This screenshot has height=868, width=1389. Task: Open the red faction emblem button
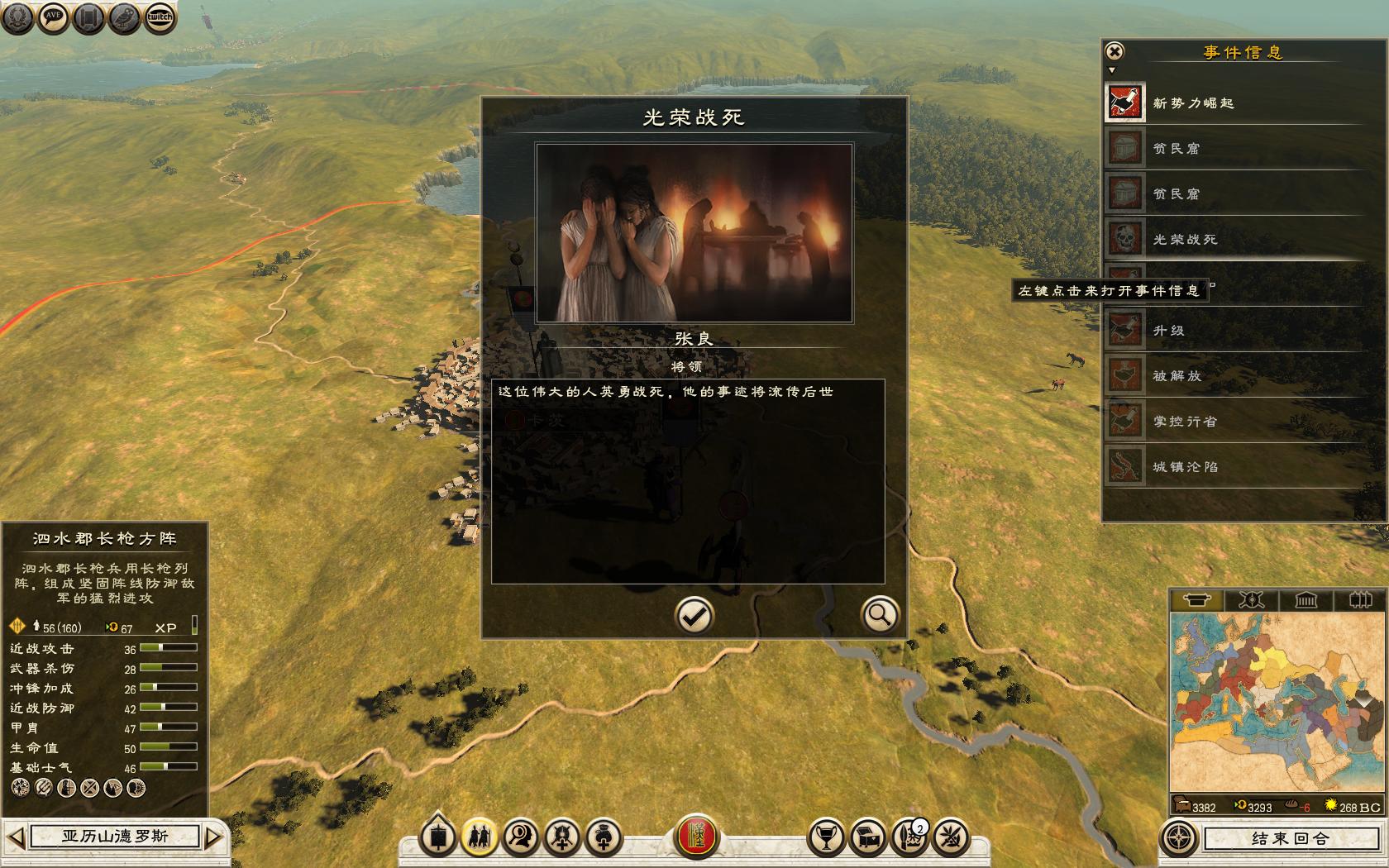pos(698,837)
